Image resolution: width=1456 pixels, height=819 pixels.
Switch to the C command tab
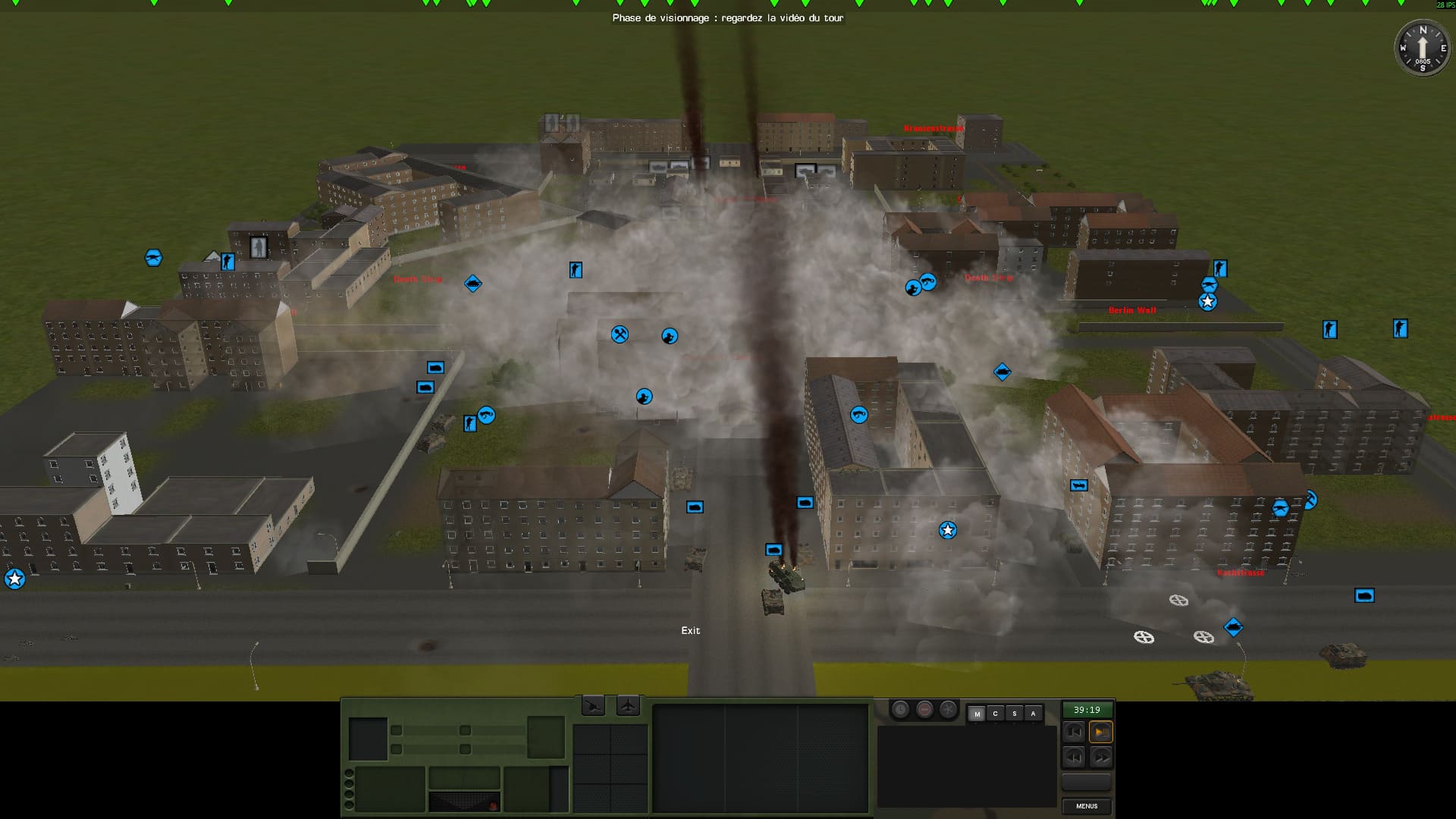(x=995, y=714)
